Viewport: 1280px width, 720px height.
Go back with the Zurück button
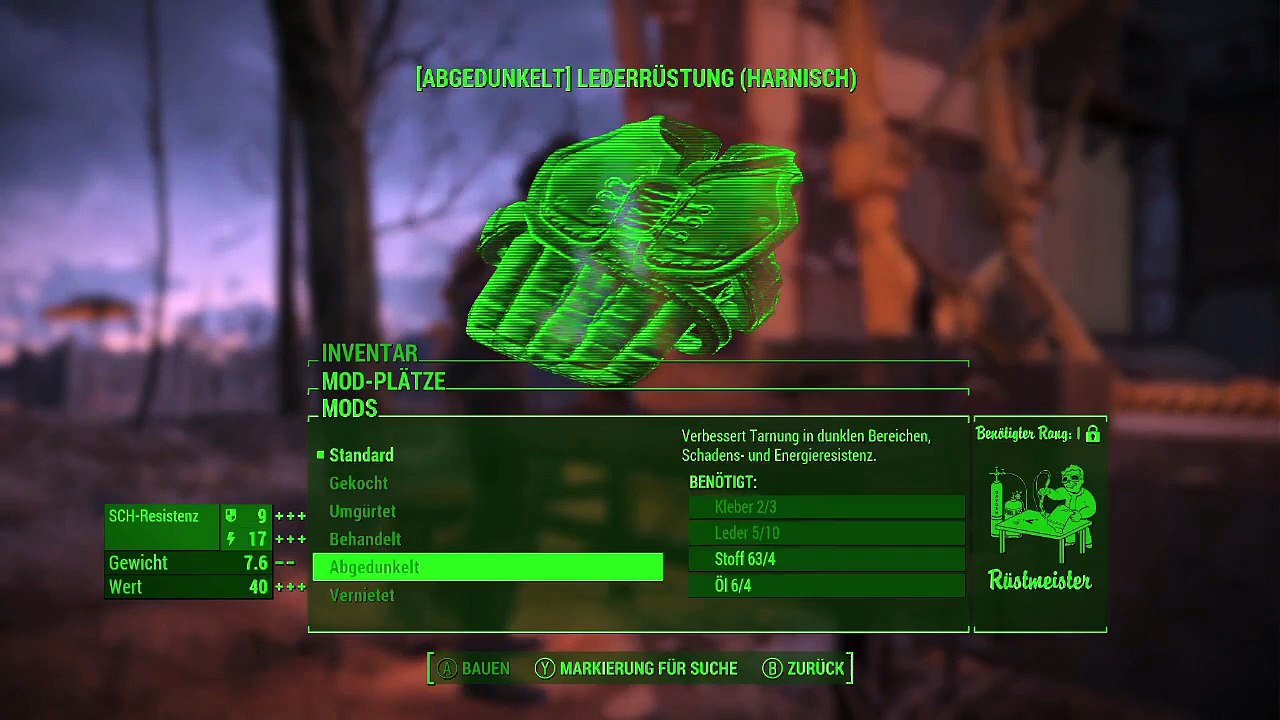tap(803, 668)
